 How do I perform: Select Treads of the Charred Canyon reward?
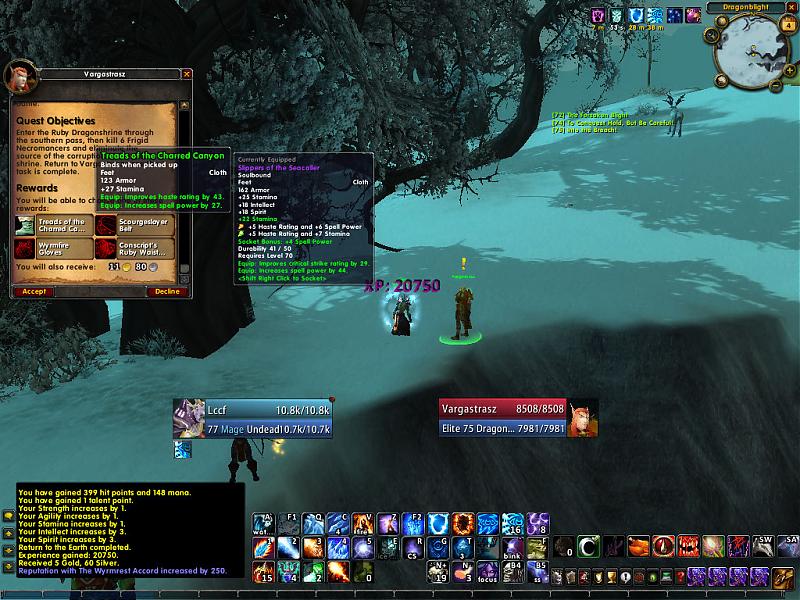click(54, 225)
